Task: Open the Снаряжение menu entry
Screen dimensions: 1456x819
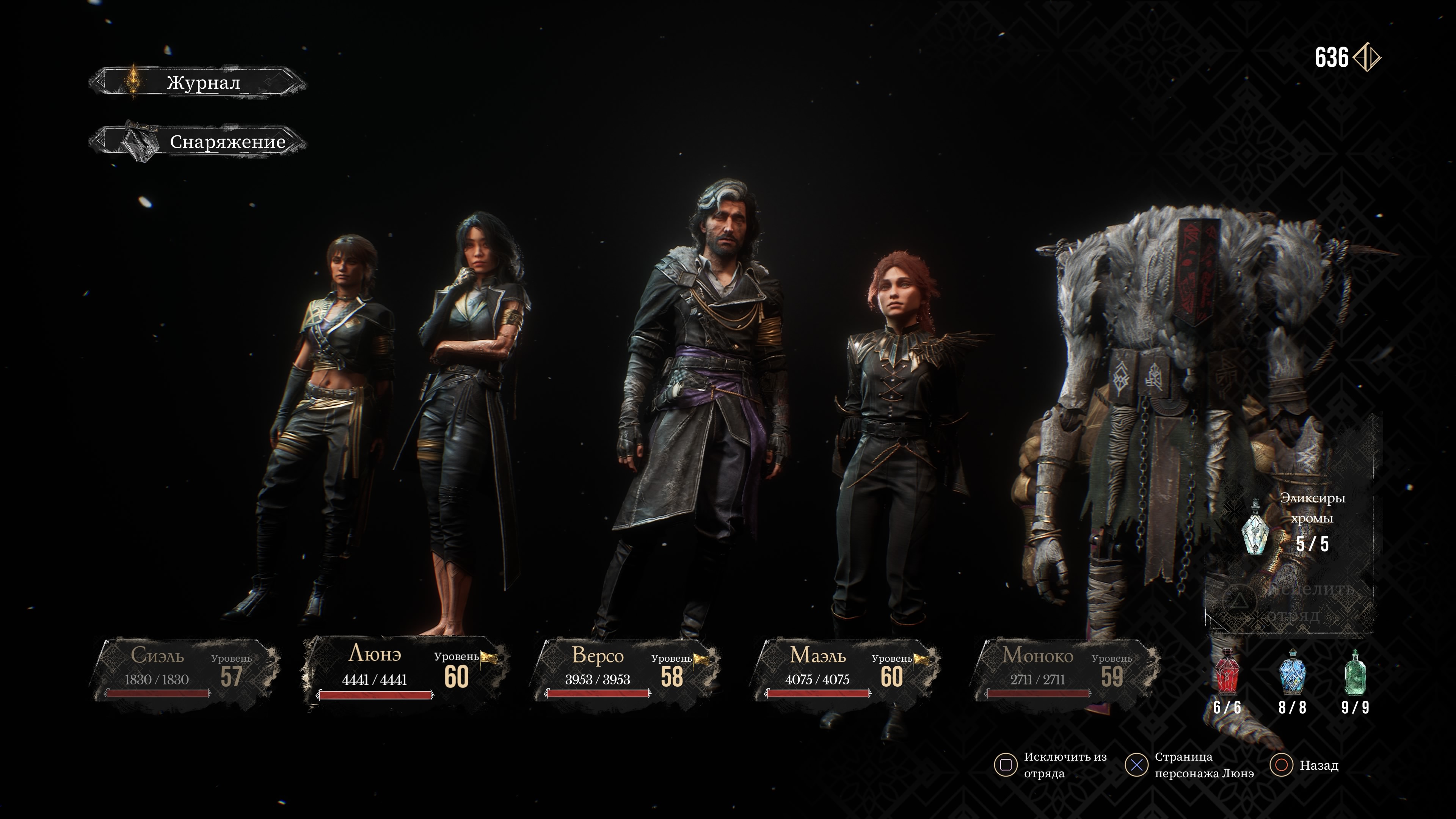Action: 198,141
